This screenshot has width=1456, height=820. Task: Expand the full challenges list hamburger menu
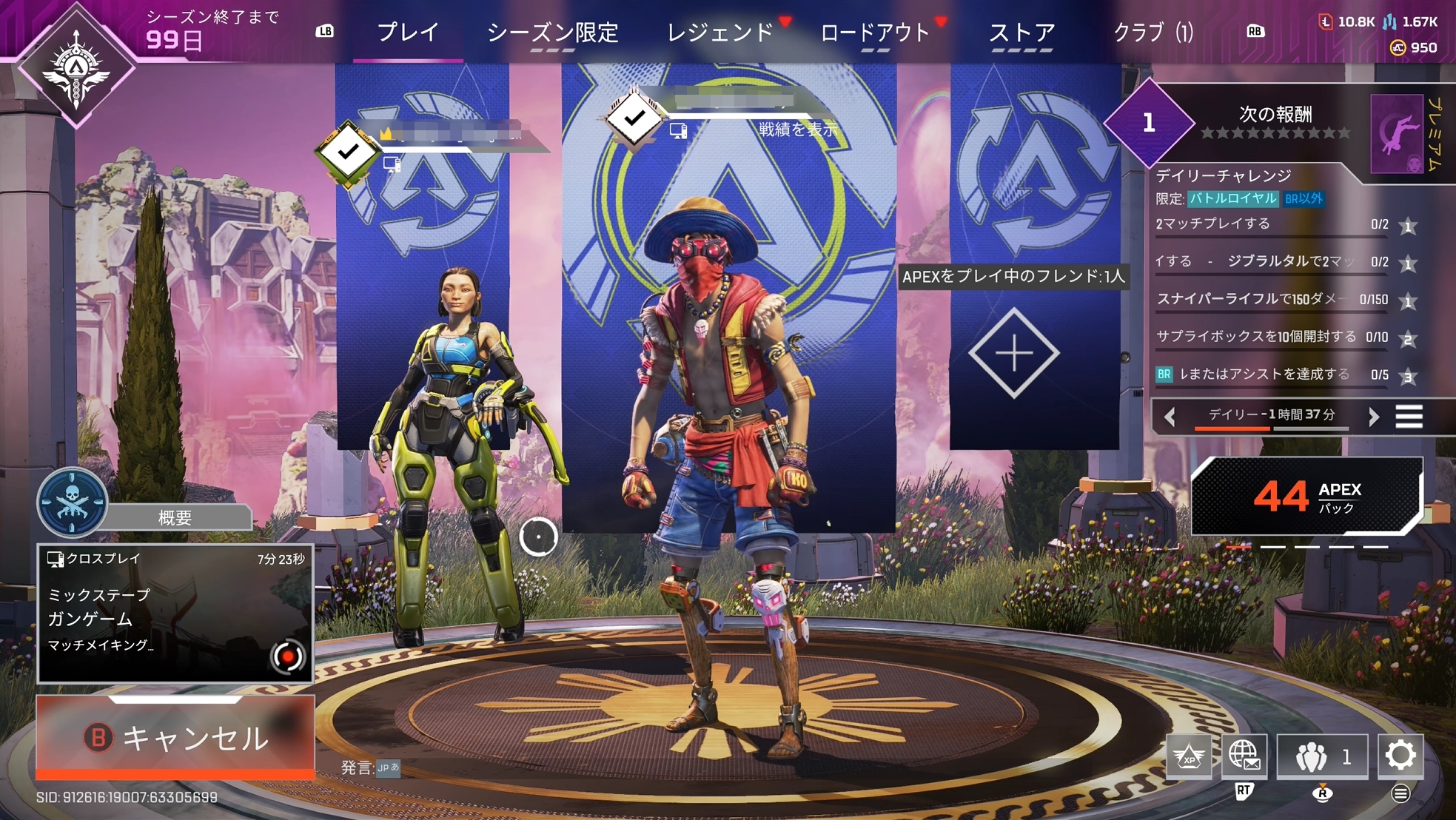[1409, 417]
